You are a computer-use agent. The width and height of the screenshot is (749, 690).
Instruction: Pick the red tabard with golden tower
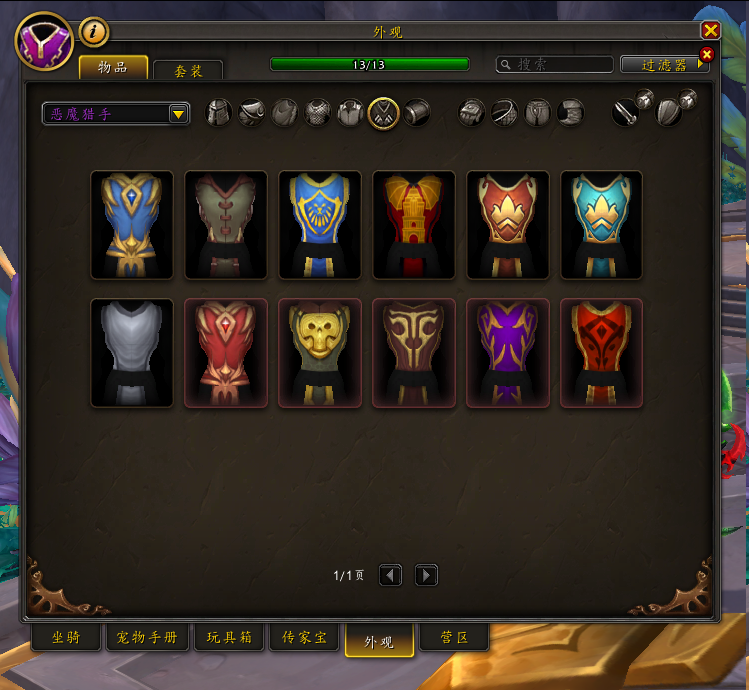pos(414,225)
